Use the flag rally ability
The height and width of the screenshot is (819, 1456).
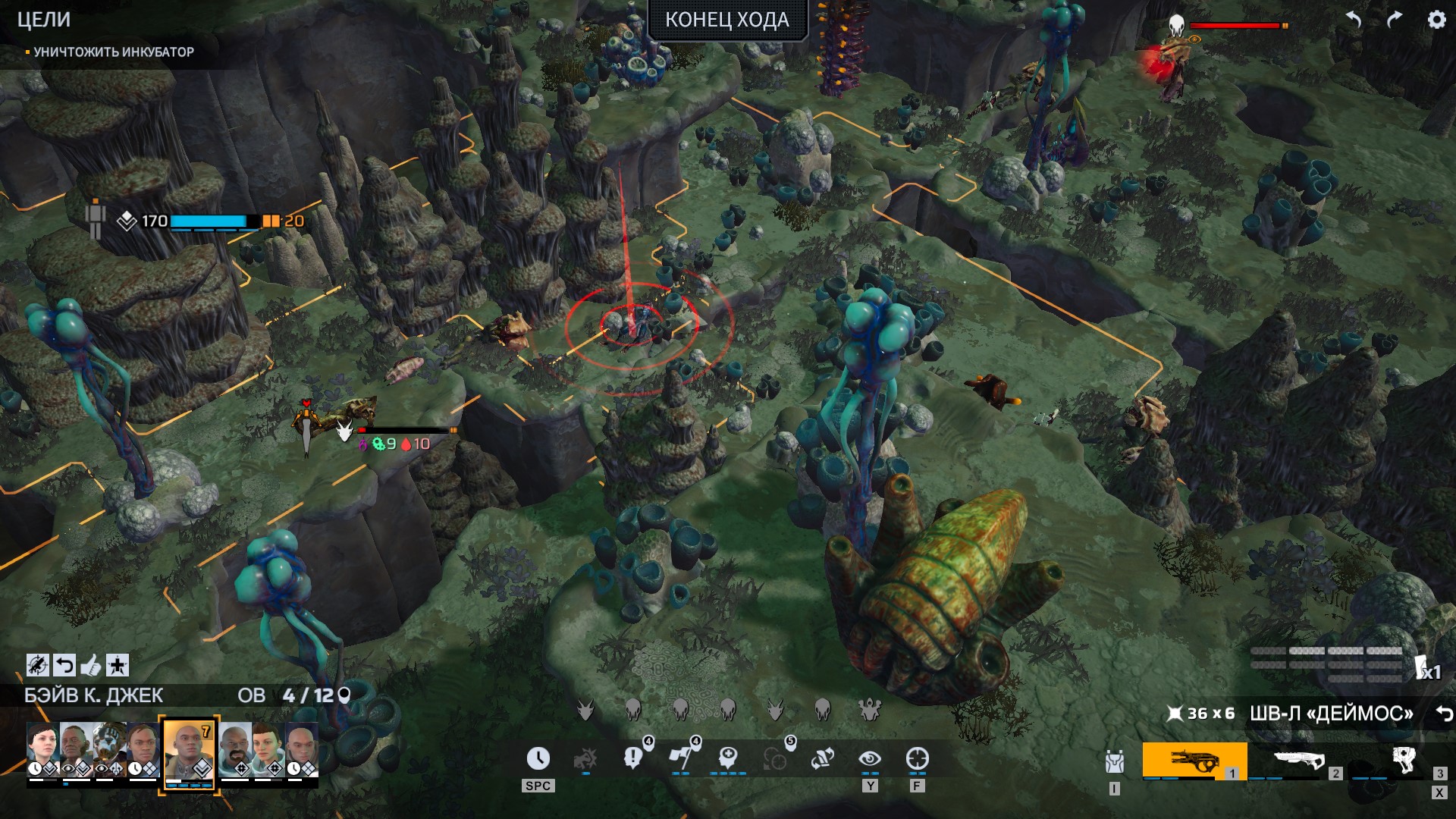click(x=680, y=758)
